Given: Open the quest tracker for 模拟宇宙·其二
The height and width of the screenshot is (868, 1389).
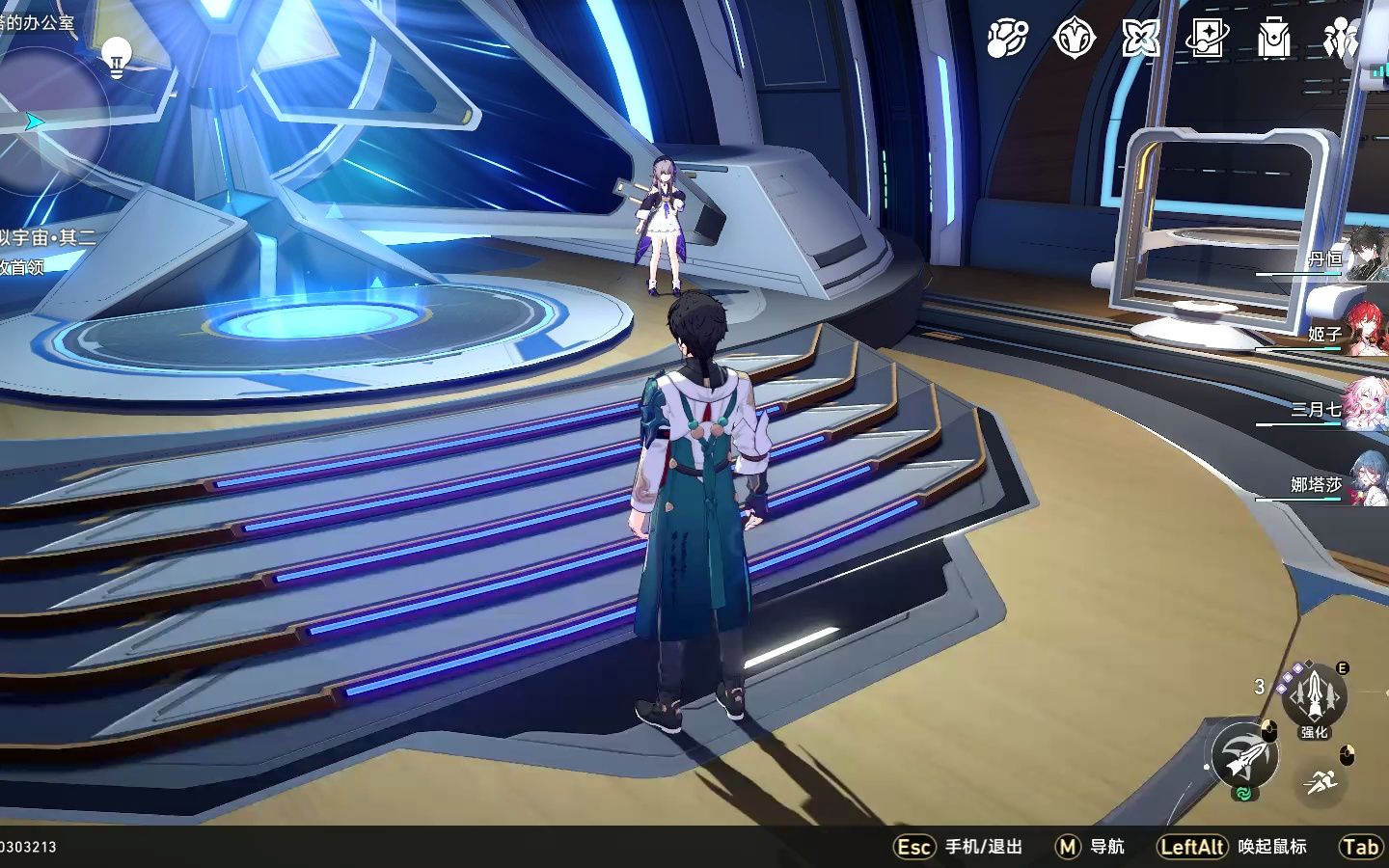Looking at the screenshot, I should [48, 237].
